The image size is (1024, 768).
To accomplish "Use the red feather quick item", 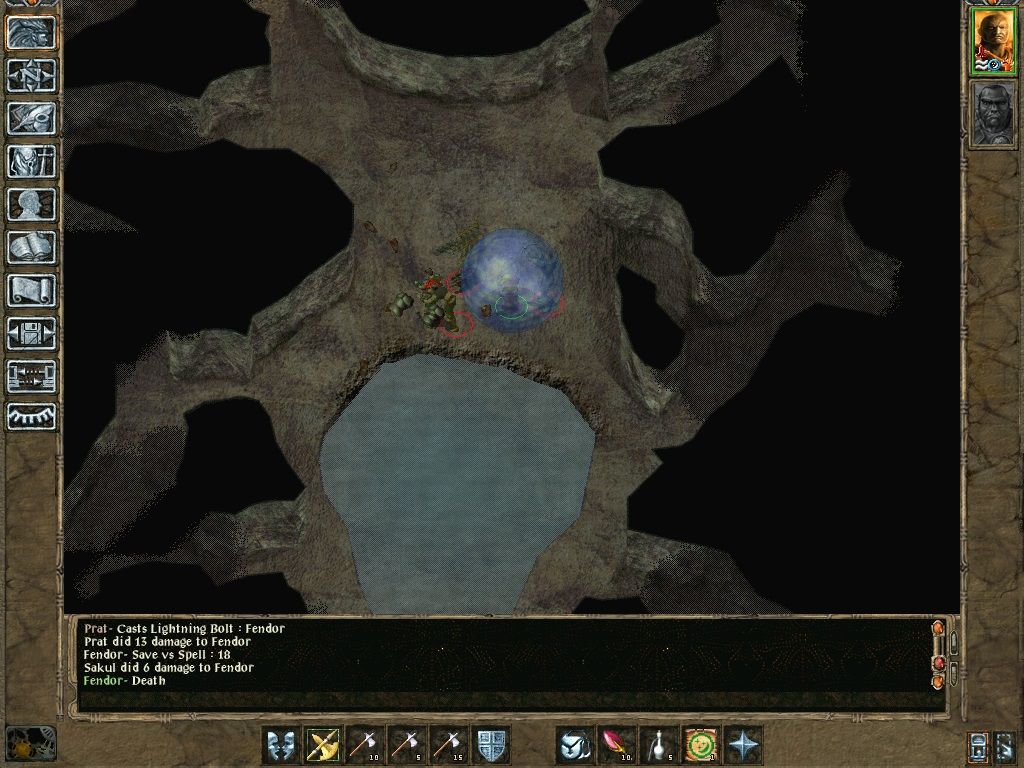I will click(x=616, y=745).
